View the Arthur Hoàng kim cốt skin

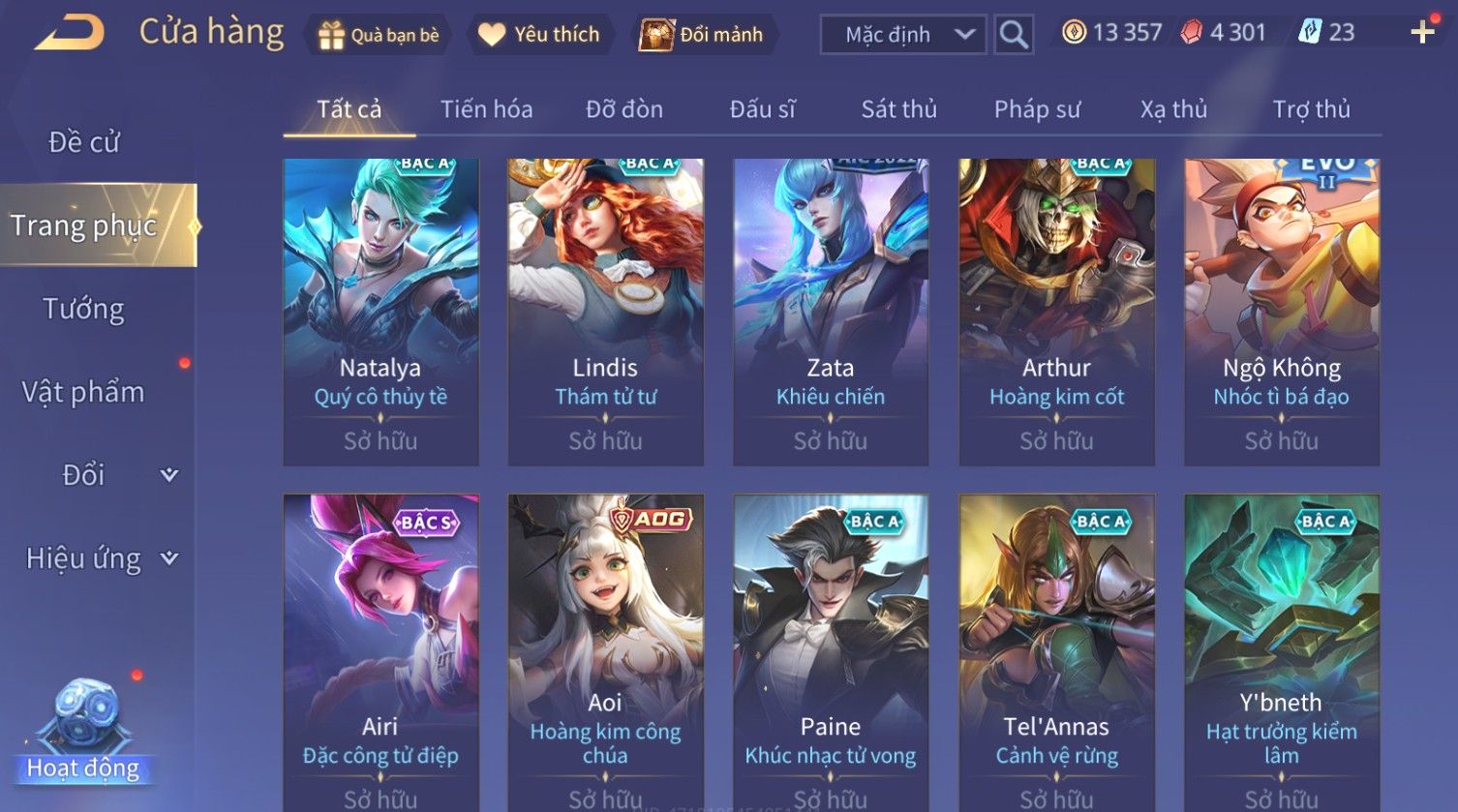click(1056, 310)
